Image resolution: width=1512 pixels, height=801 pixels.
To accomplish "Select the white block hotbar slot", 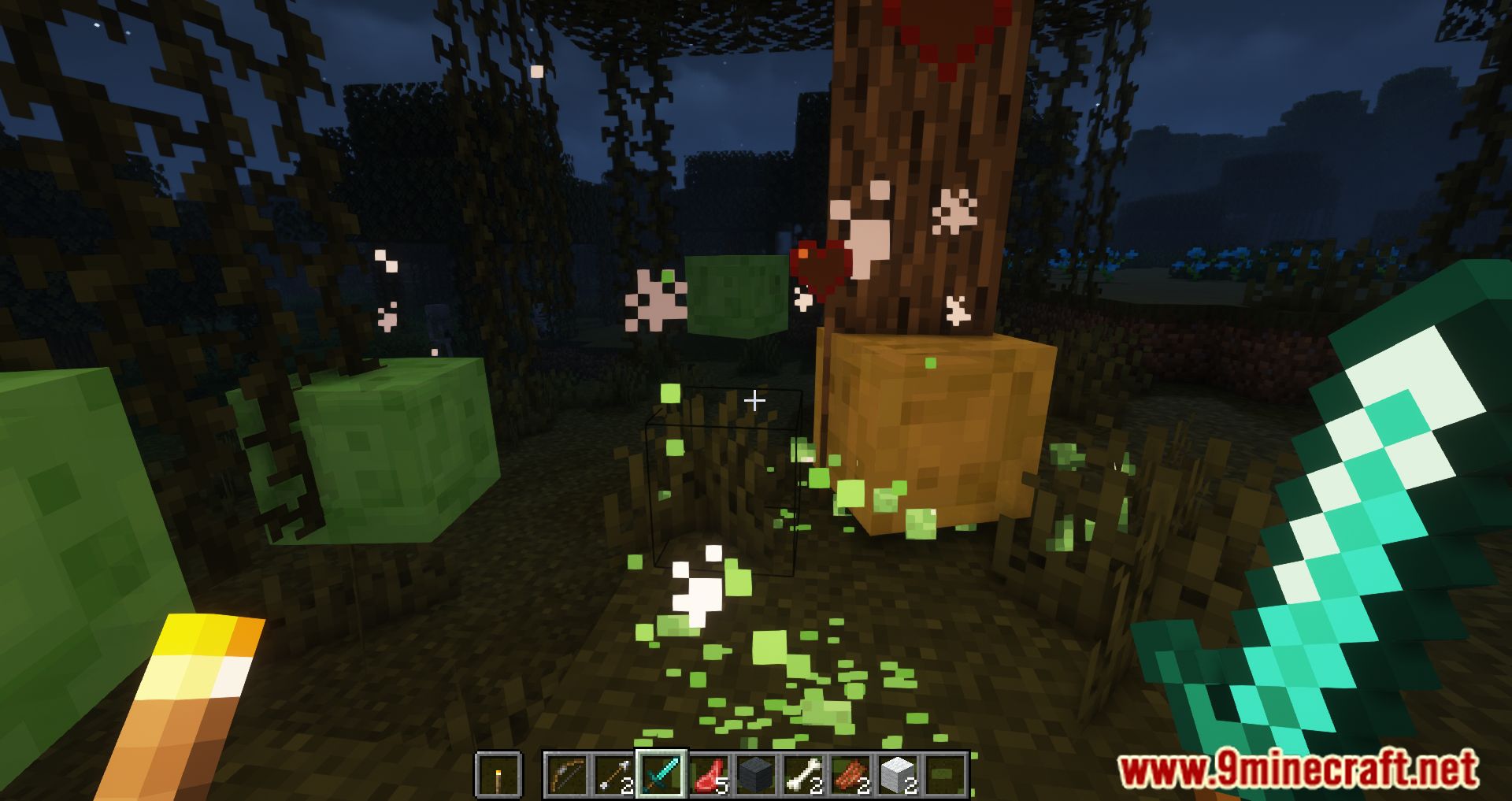I will pos(898,775).
